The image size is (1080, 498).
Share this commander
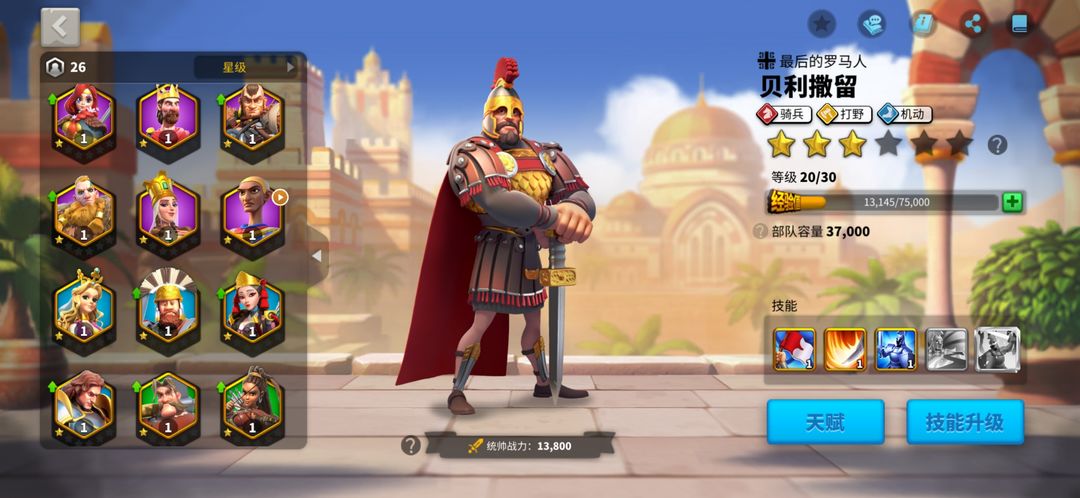[x=972, y=23]
